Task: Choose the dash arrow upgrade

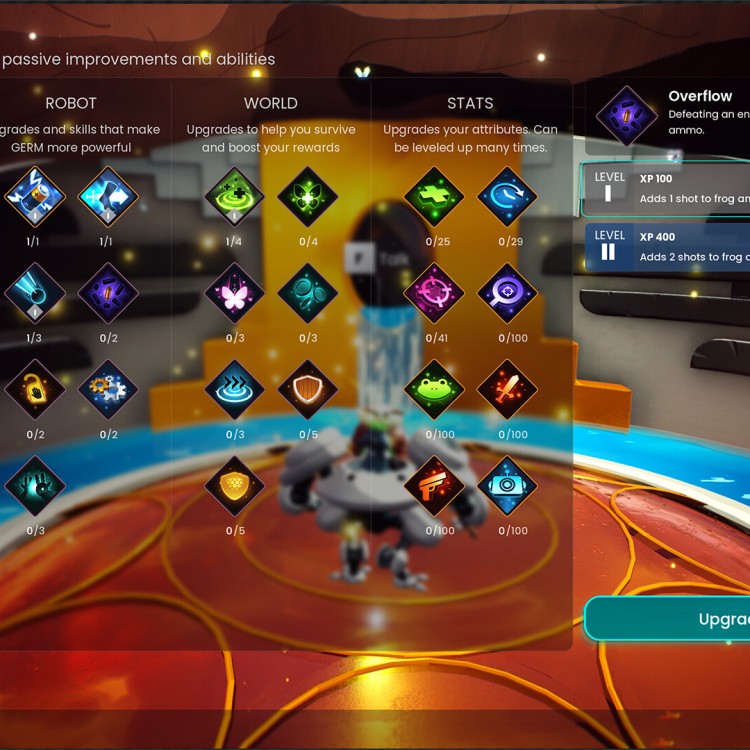Action: click(x=108, y=197)
